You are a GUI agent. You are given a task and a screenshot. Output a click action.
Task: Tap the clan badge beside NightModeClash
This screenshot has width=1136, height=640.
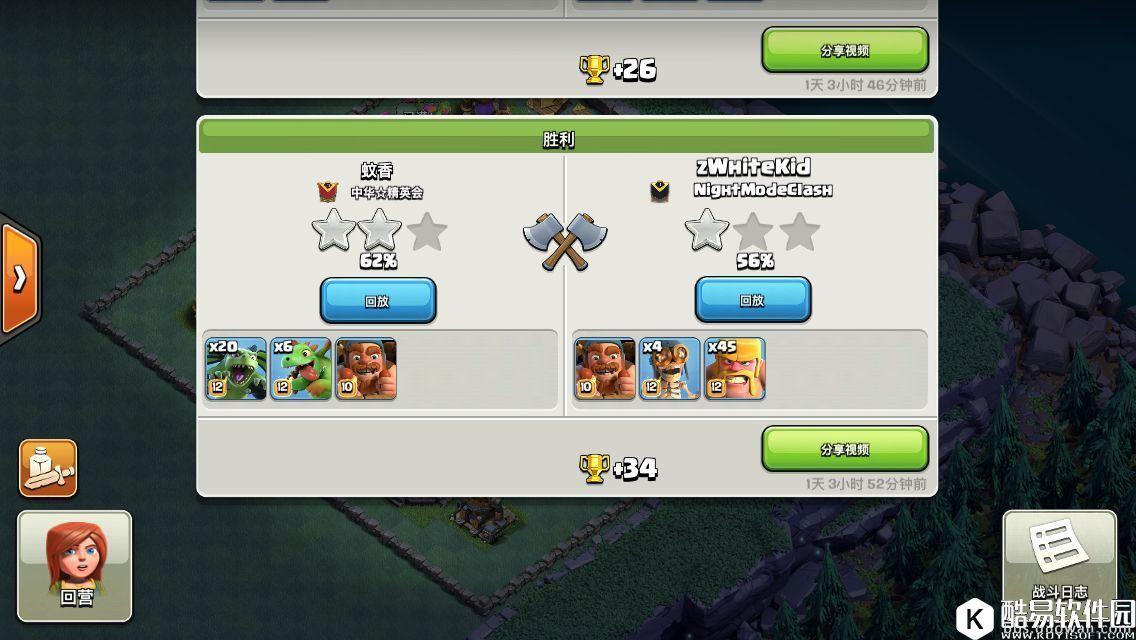[660, 191]
